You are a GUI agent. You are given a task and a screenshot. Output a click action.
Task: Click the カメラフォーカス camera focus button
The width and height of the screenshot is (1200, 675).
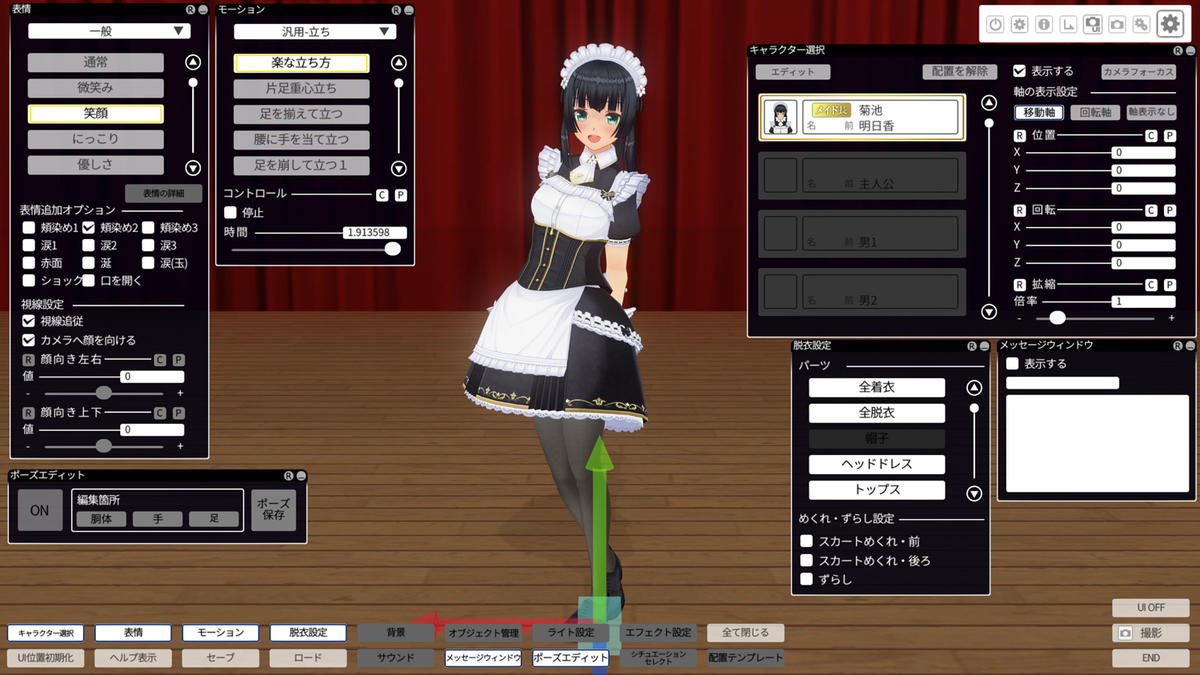click(1138, 72)
